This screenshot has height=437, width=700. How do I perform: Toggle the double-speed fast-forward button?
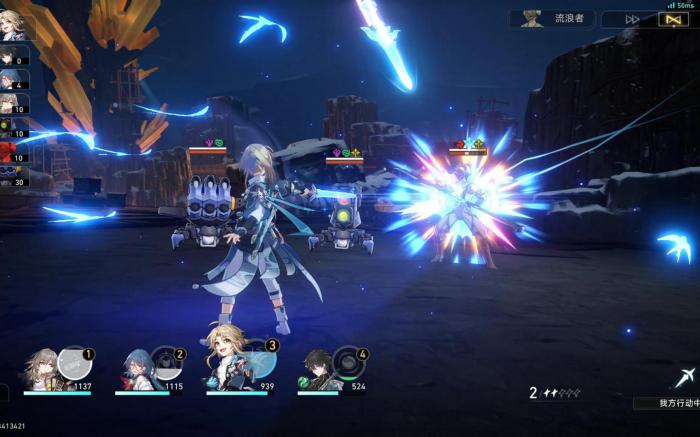(633, 19)
